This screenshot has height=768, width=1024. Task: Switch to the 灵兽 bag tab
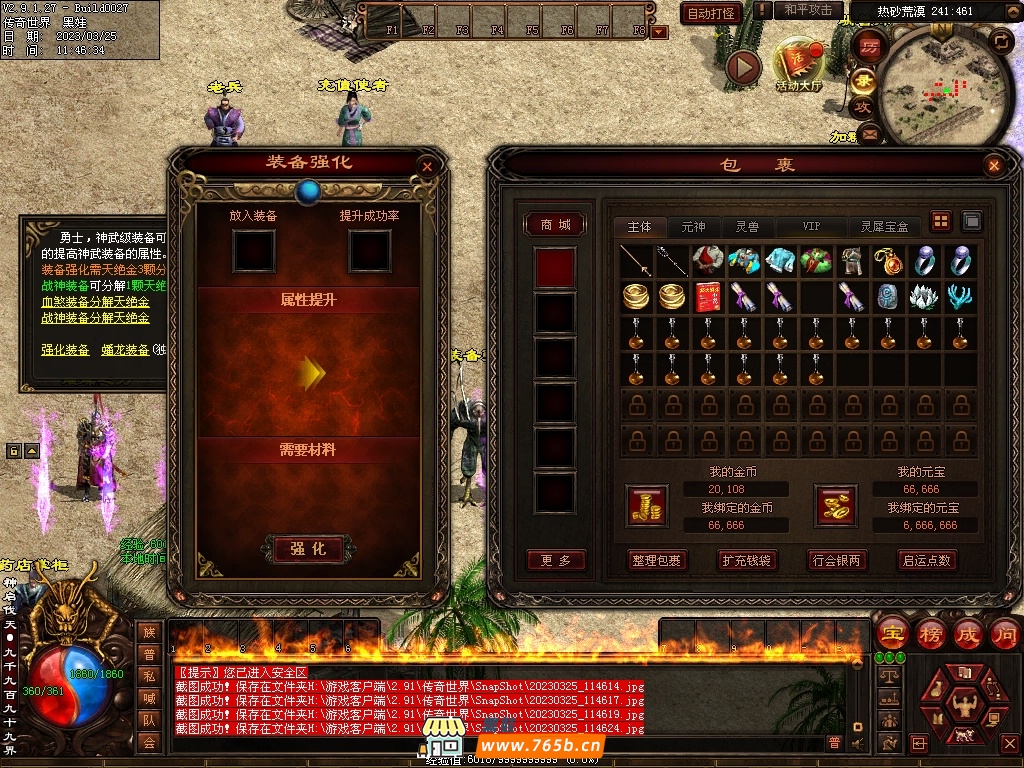[x=747, y=227]
